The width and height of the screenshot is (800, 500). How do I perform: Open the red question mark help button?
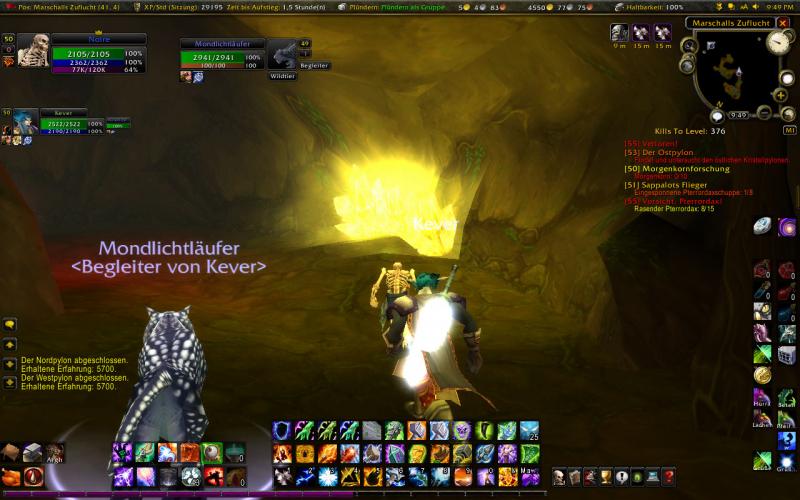(668, 476)
